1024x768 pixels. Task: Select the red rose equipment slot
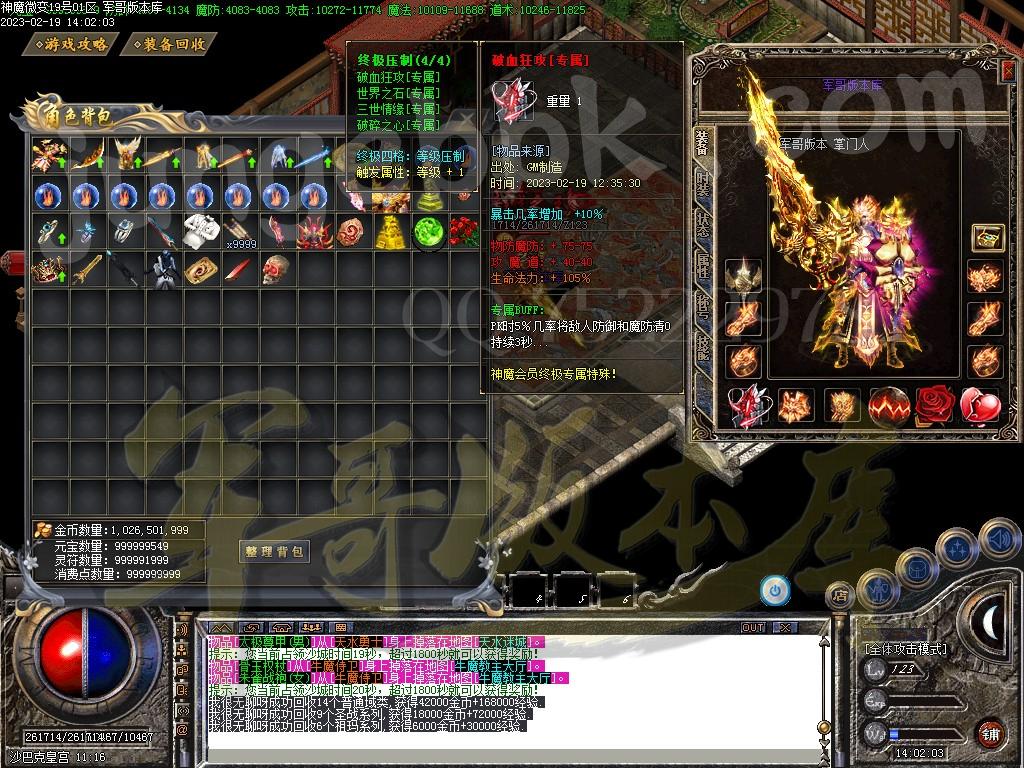click(x=936, y=405)
